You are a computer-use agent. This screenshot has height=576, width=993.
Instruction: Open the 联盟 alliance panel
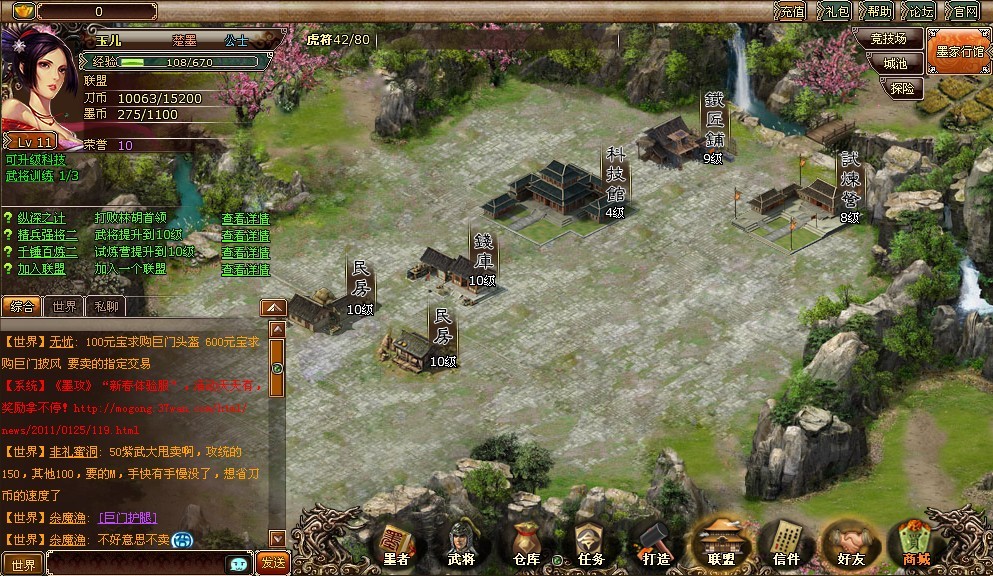pos(721,545)
